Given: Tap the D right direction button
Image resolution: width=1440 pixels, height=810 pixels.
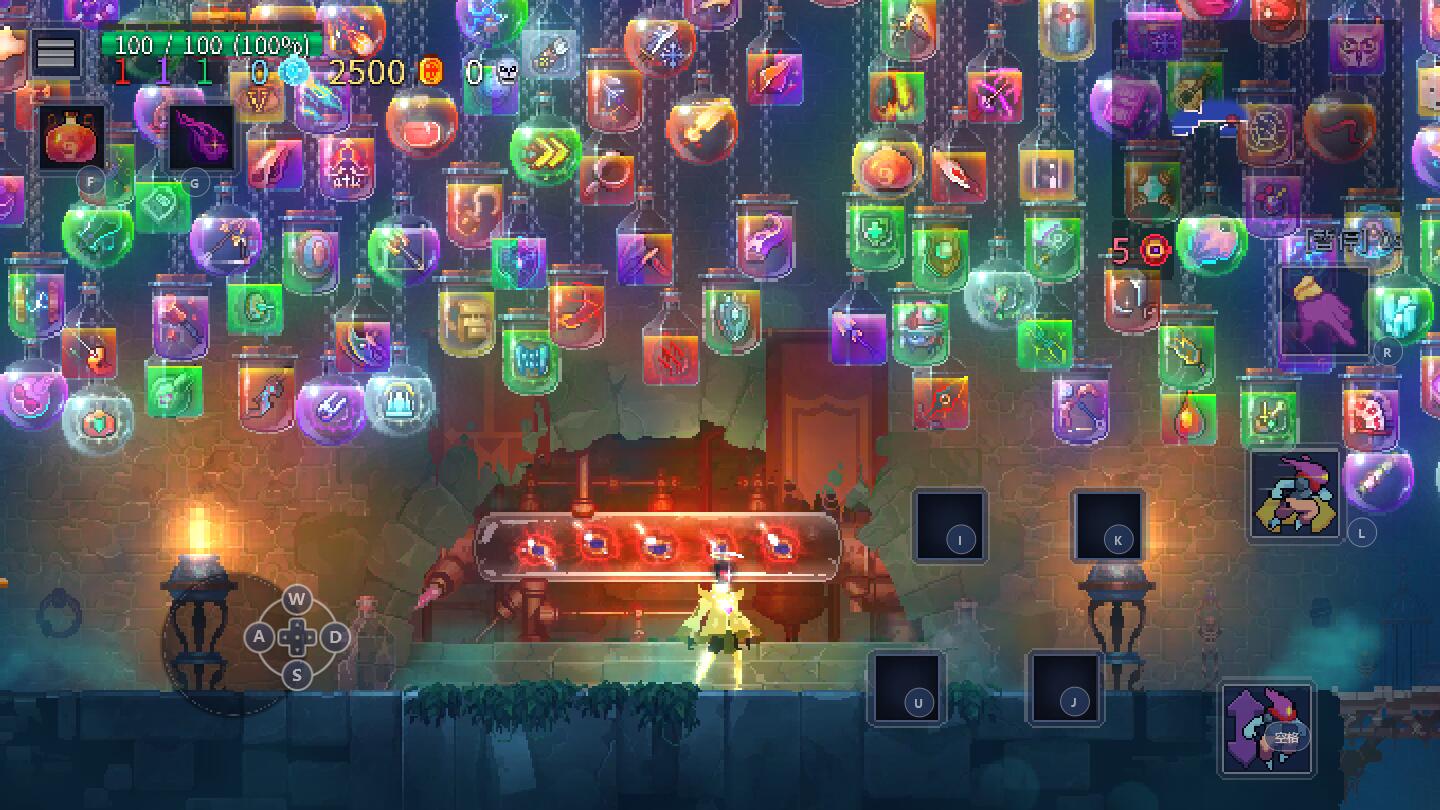Looking at the screenshot, I should pyautogui.click(x=335, y=637).
